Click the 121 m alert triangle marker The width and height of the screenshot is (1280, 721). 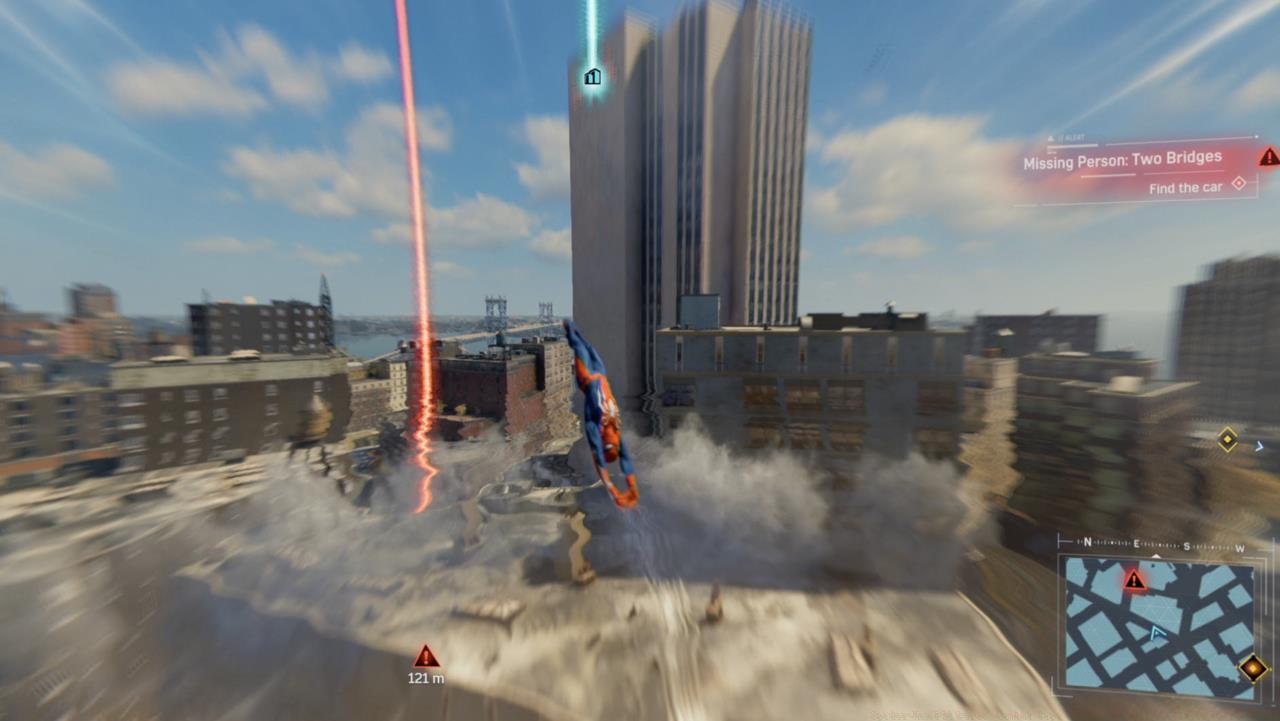[427, 657]
